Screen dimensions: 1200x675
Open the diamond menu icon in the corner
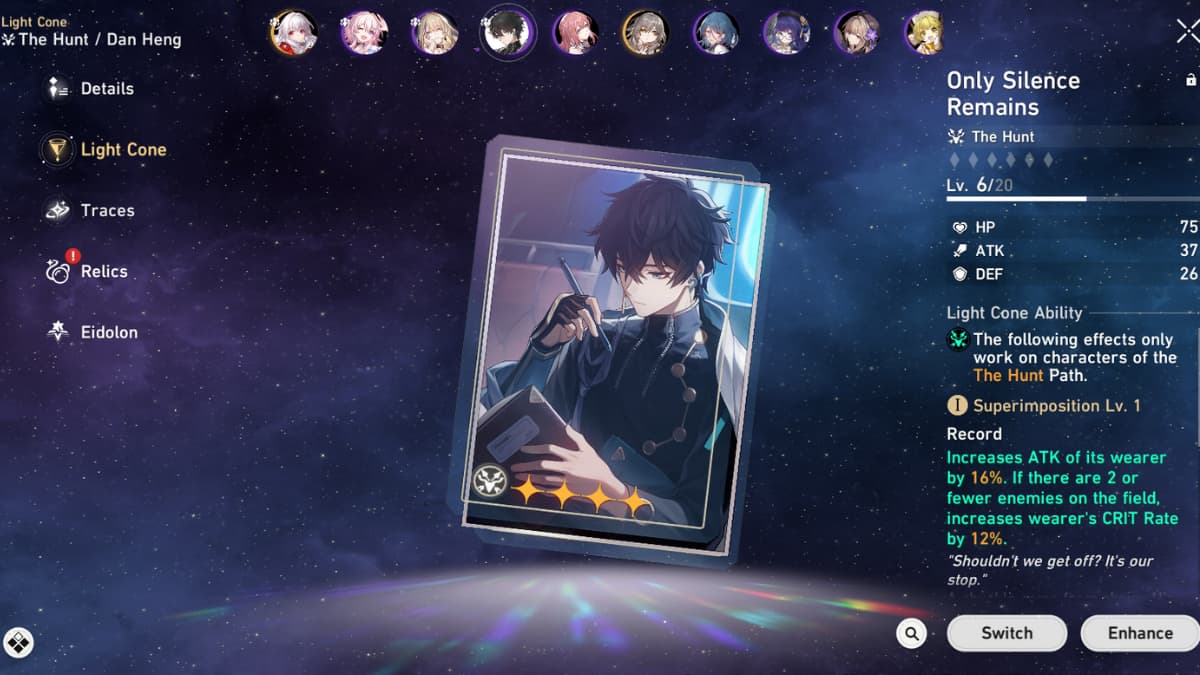click(18, 642)
